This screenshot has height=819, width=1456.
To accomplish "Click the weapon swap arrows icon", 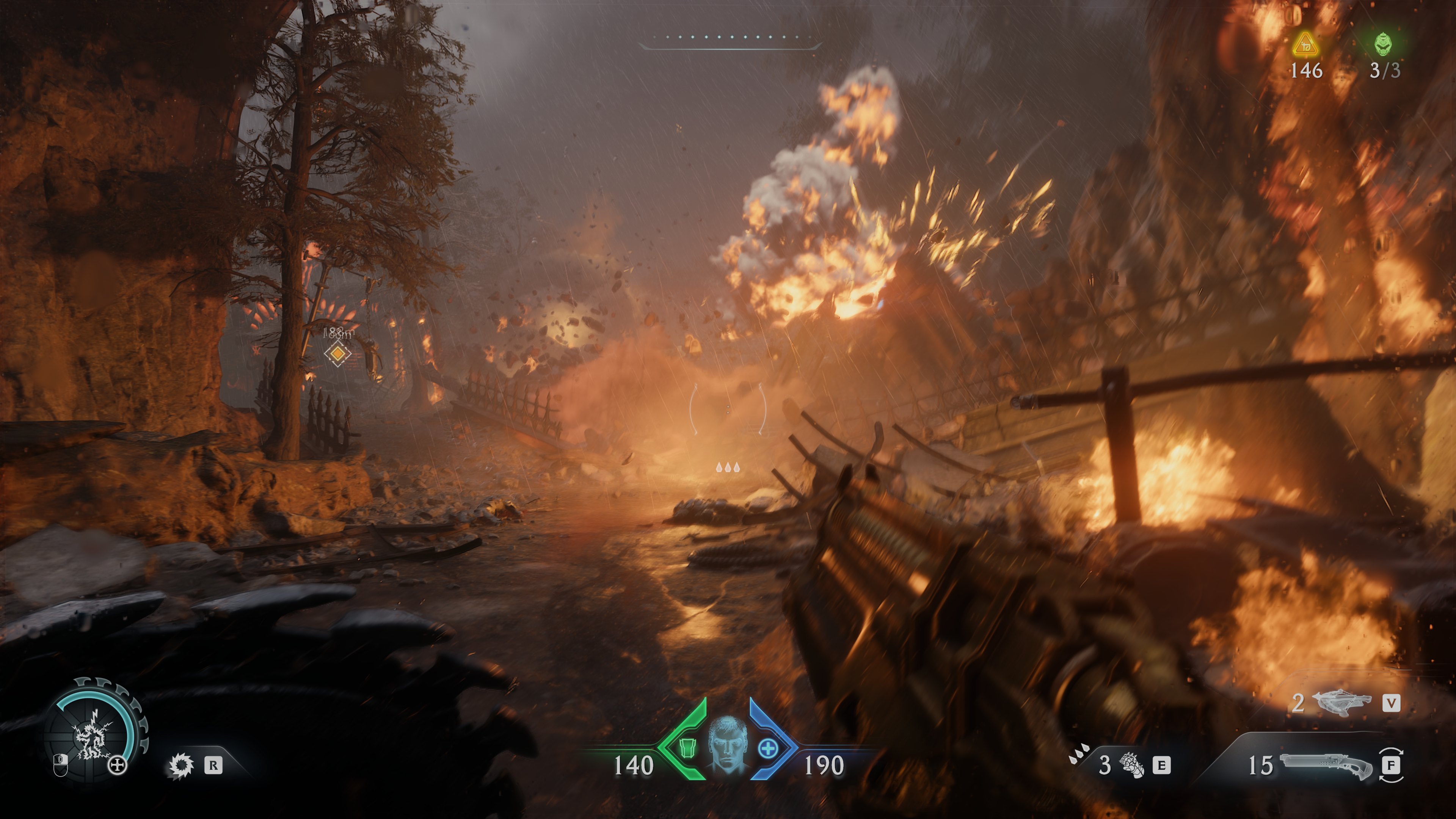I will [1391, 765].
